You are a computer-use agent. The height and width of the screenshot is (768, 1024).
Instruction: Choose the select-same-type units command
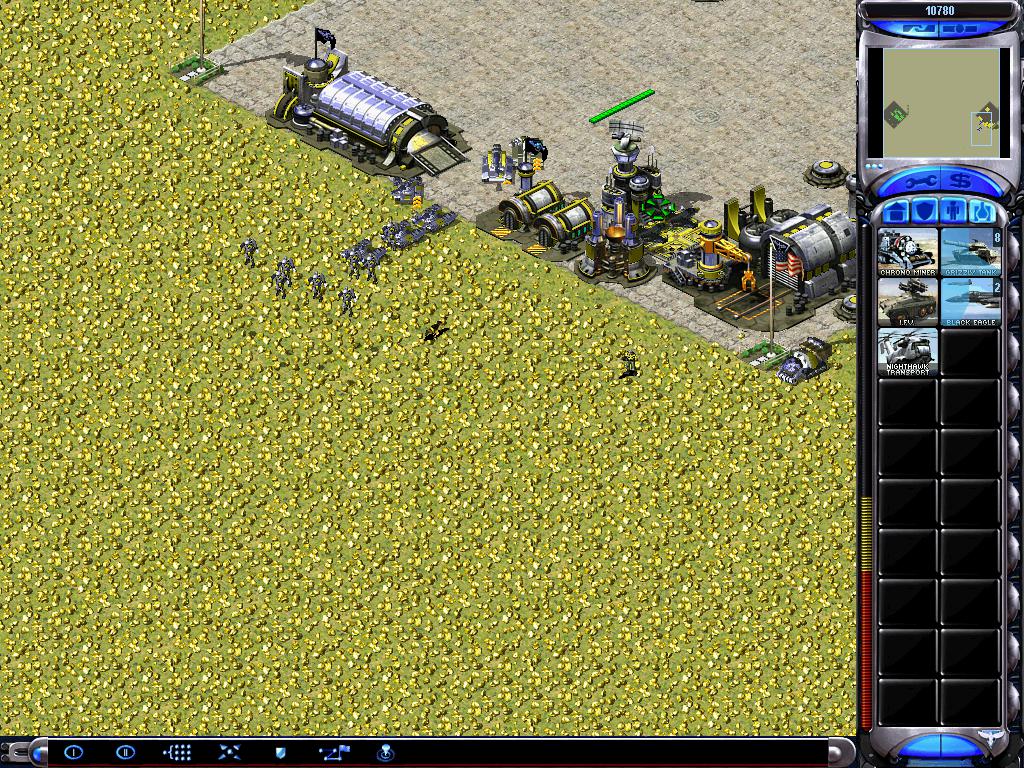pos(177,752)
